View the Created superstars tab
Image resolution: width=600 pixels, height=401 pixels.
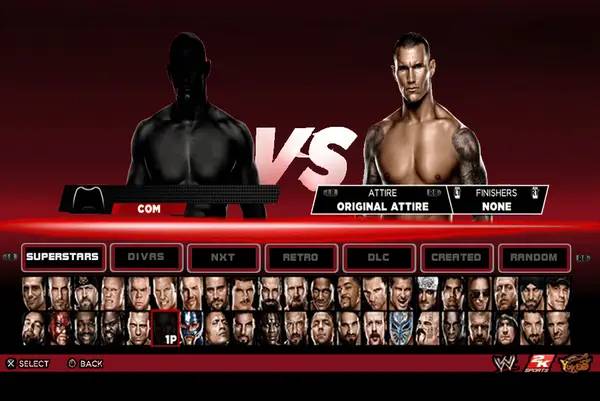(x=456, y=258)
